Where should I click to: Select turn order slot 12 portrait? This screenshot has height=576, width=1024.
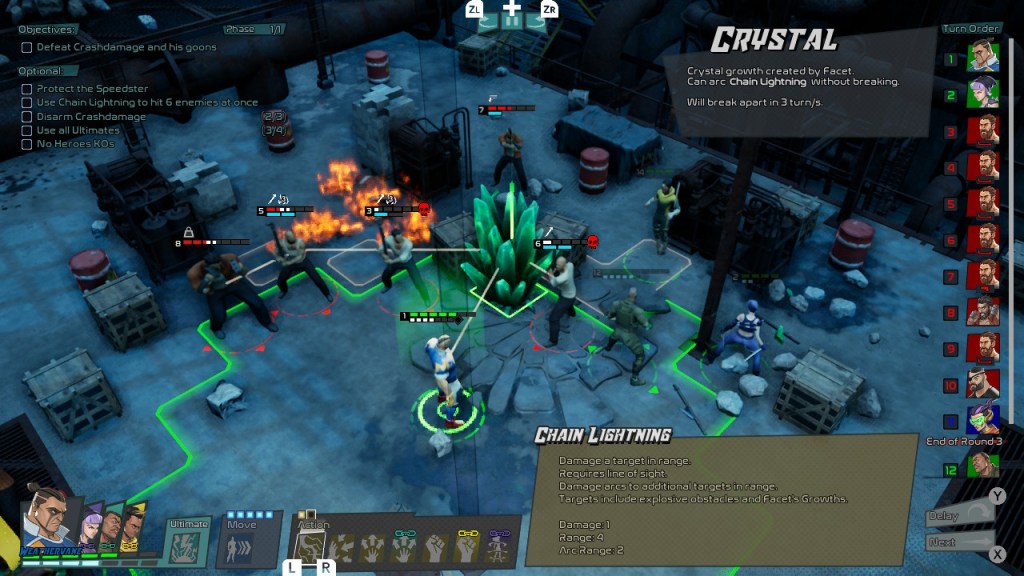coord(983,466)
